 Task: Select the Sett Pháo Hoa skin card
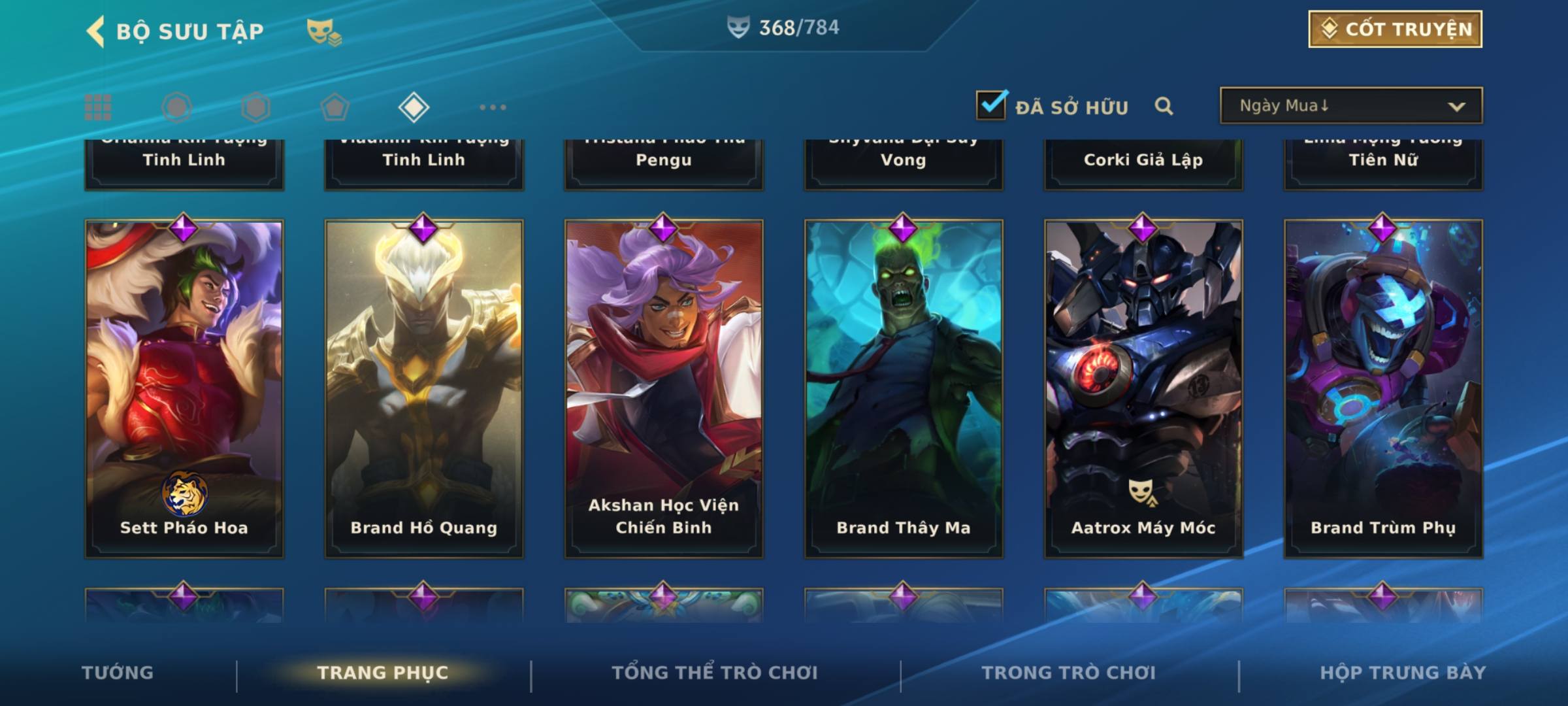(184, 388)
